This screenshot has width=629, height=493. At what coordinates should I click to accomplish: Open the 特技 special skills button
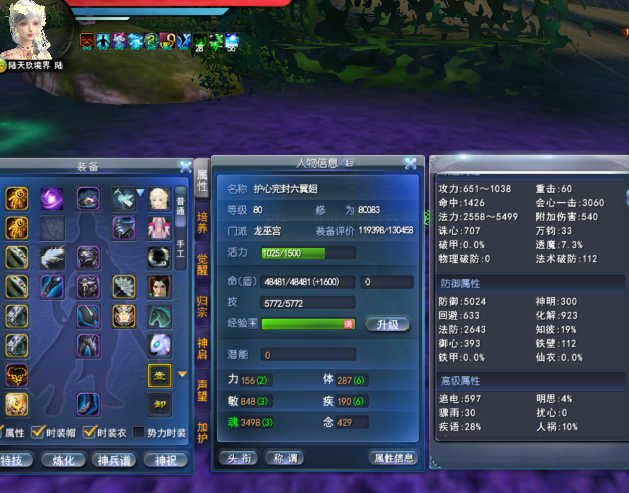(x=14, y=460)
